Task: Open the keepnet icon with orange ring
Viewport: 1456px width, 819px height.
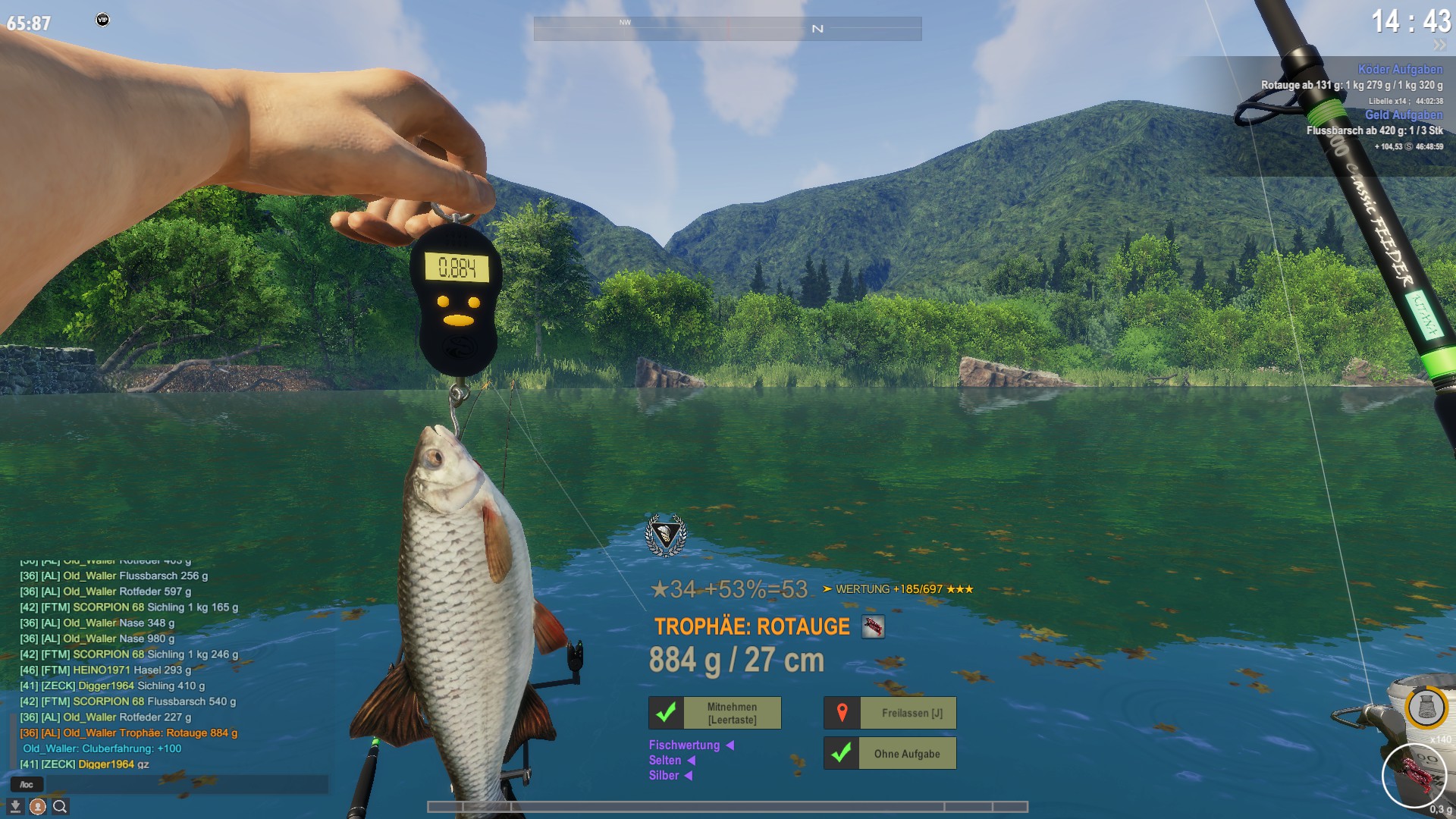Action: pyautogui.click(x=1426, y=708)
